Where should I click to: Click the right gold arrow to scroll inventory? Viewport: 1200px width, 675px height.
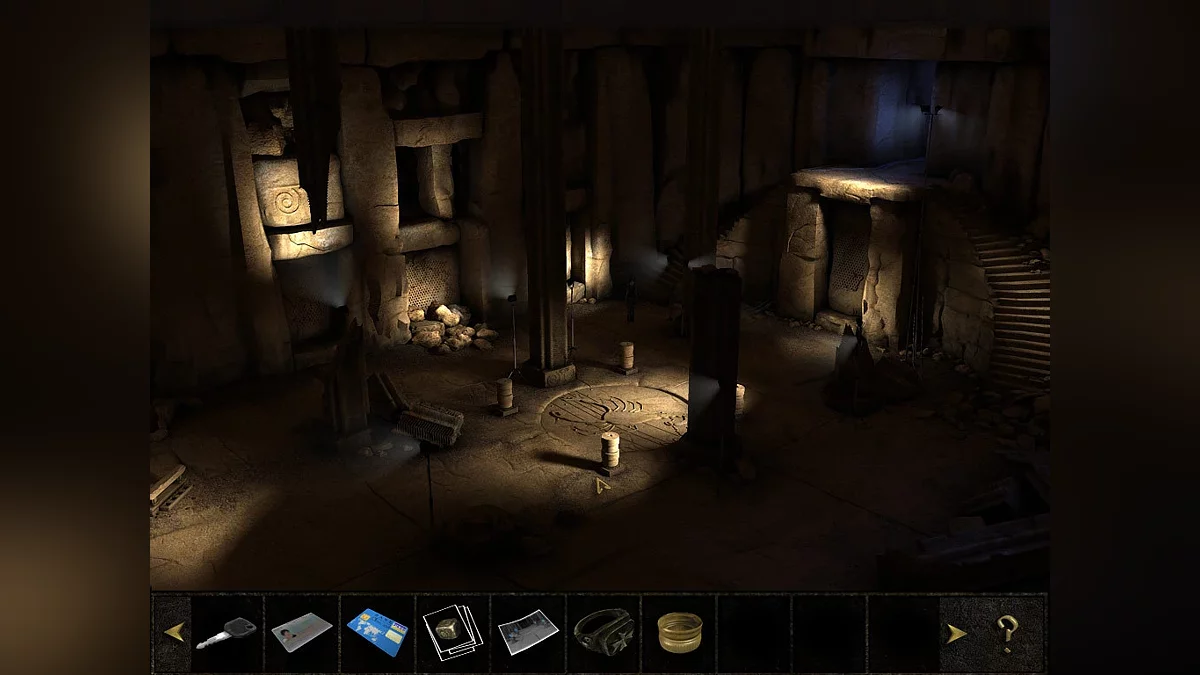(x=956, y=633)
